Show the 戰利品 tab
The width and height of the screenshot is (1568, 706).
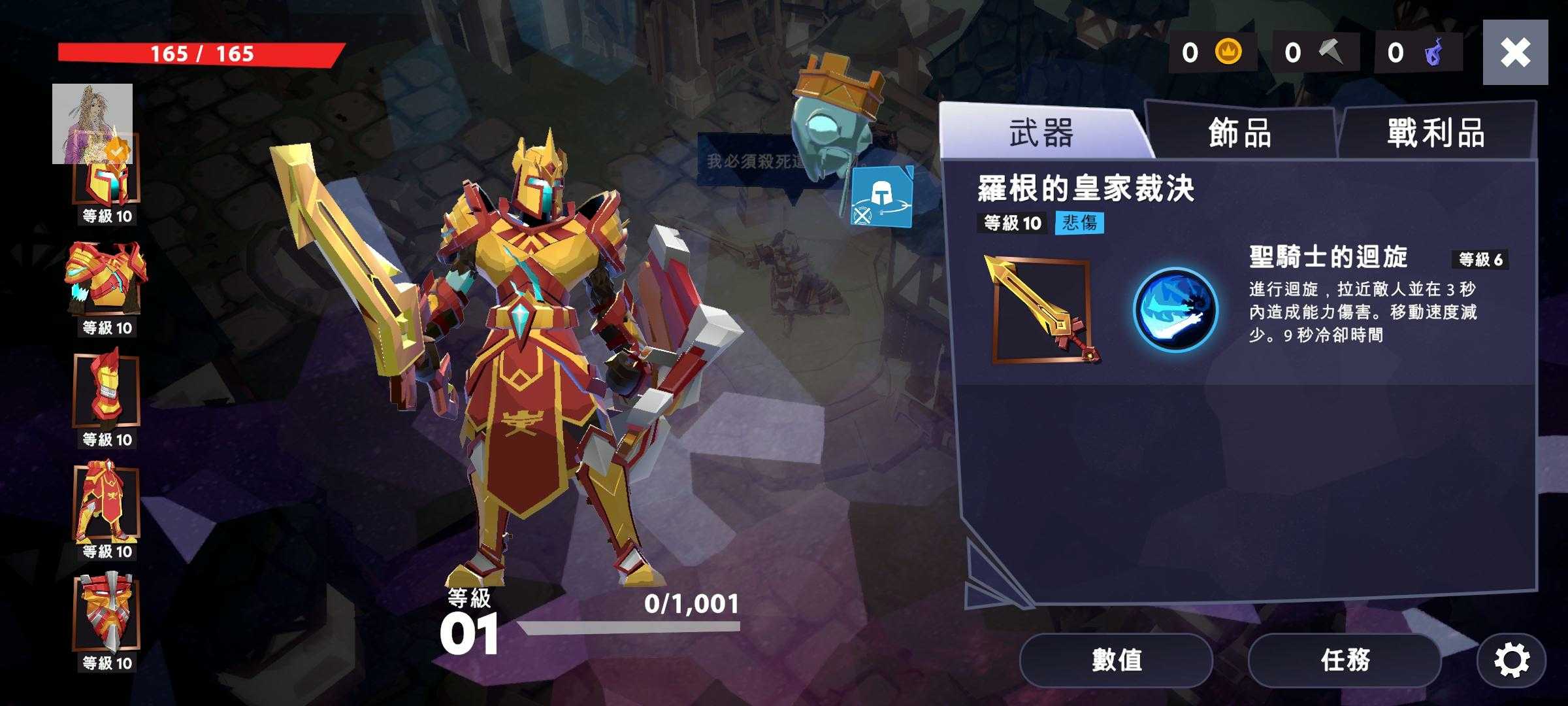1436,133
